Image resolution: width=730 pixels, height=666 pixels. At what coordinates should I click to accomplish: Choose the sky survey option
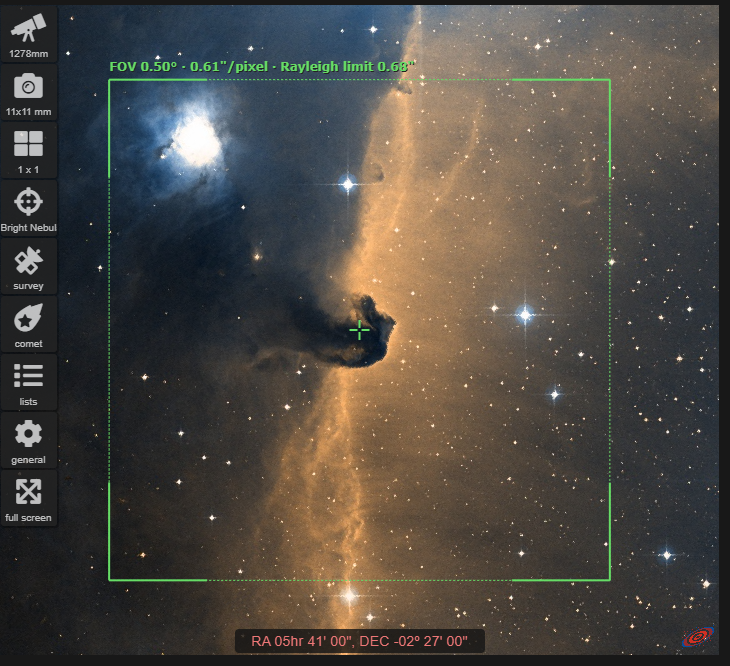[29, 266]
